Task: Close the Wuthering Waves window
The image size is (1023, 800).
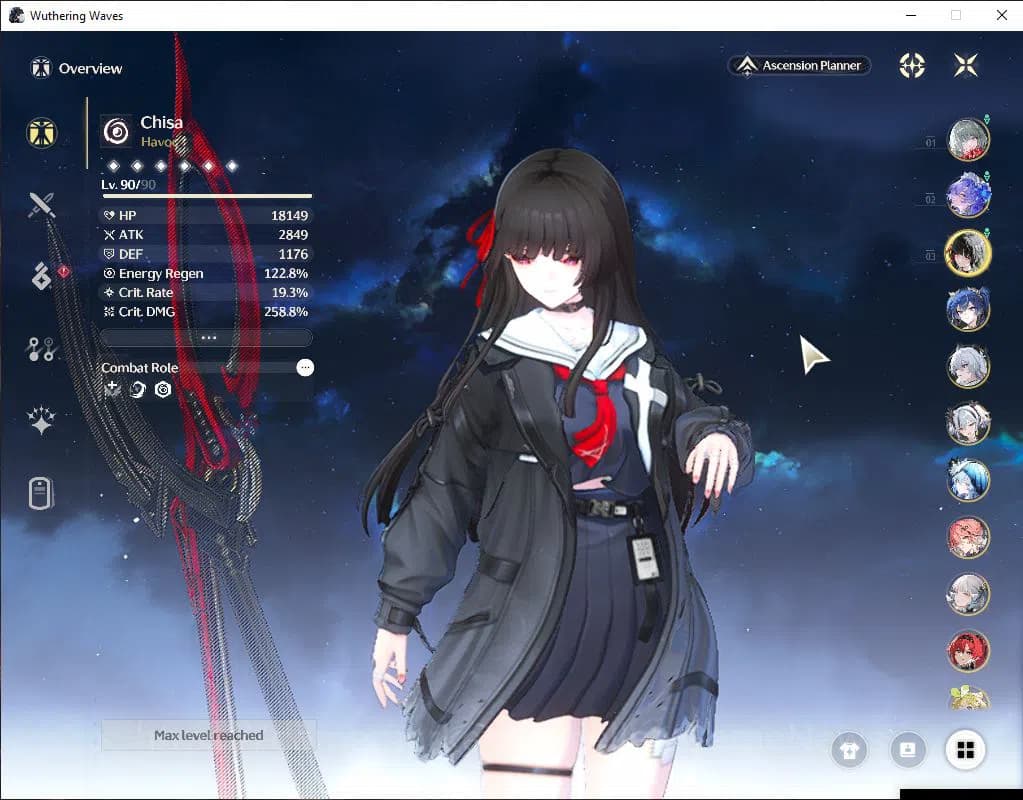Action: pos(1001,15)
